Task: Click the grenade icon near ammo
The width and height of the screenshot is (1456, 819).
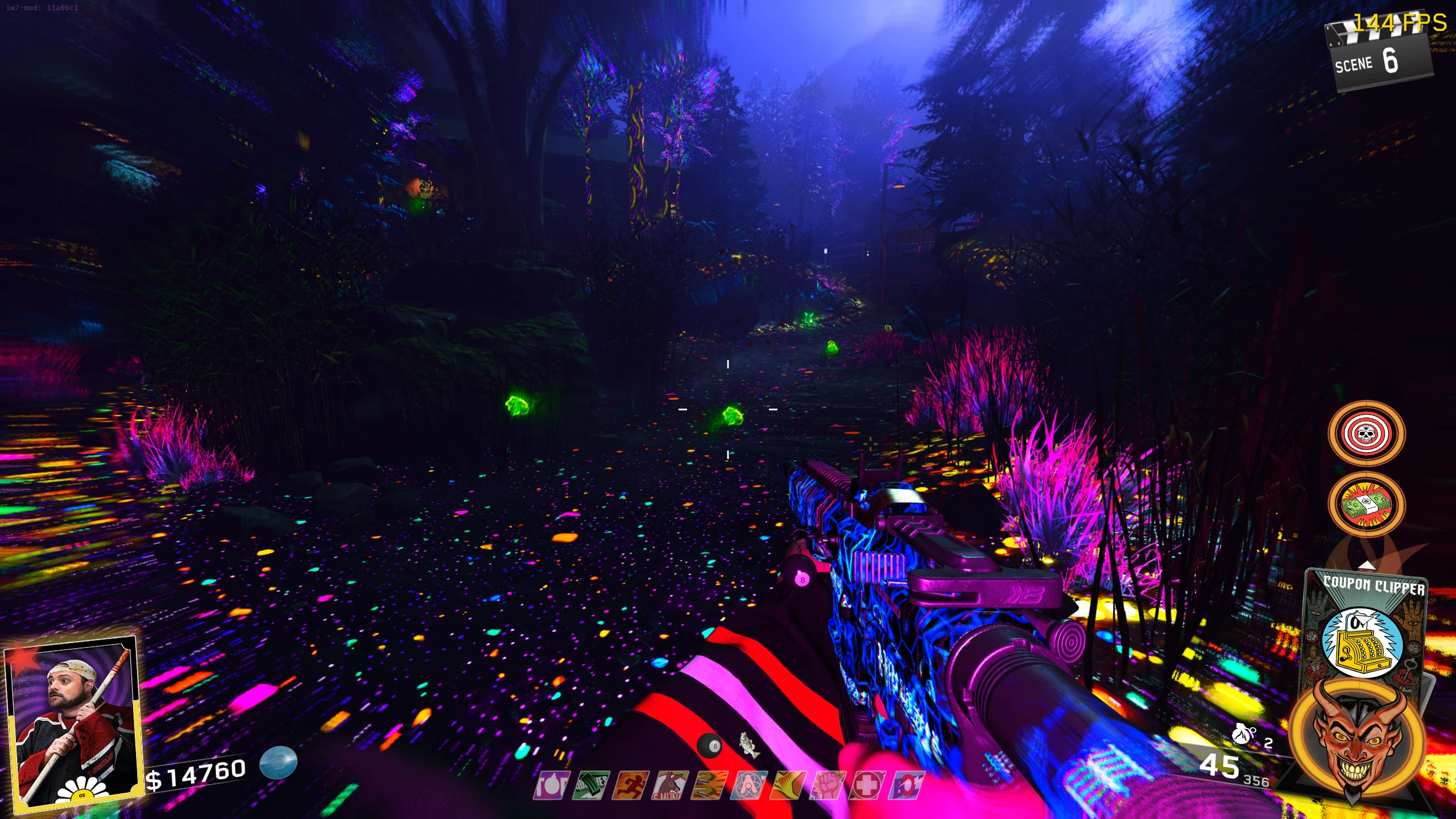Action: pyautogui.click(x=1243, y=734)
